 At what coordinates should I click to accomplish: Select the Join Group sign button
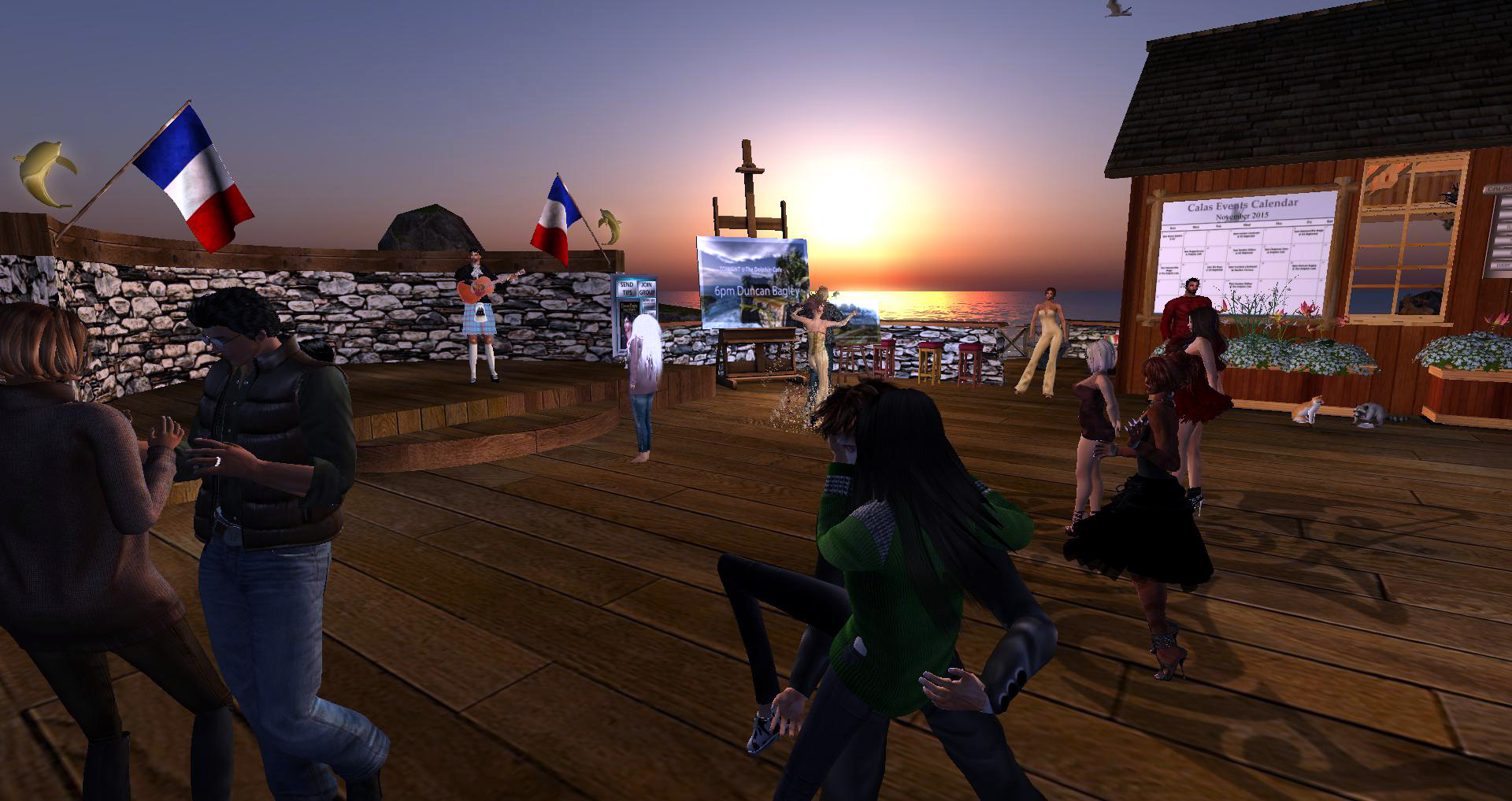pos(647,288)
